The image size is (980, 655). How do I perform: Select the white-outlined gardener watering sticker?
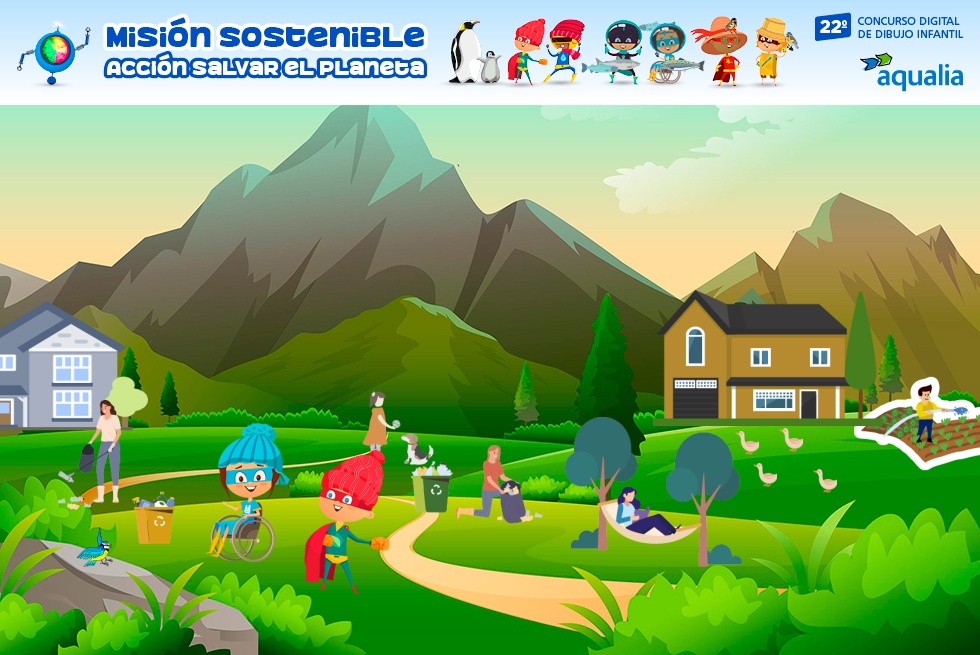click(x=920, y=420)
